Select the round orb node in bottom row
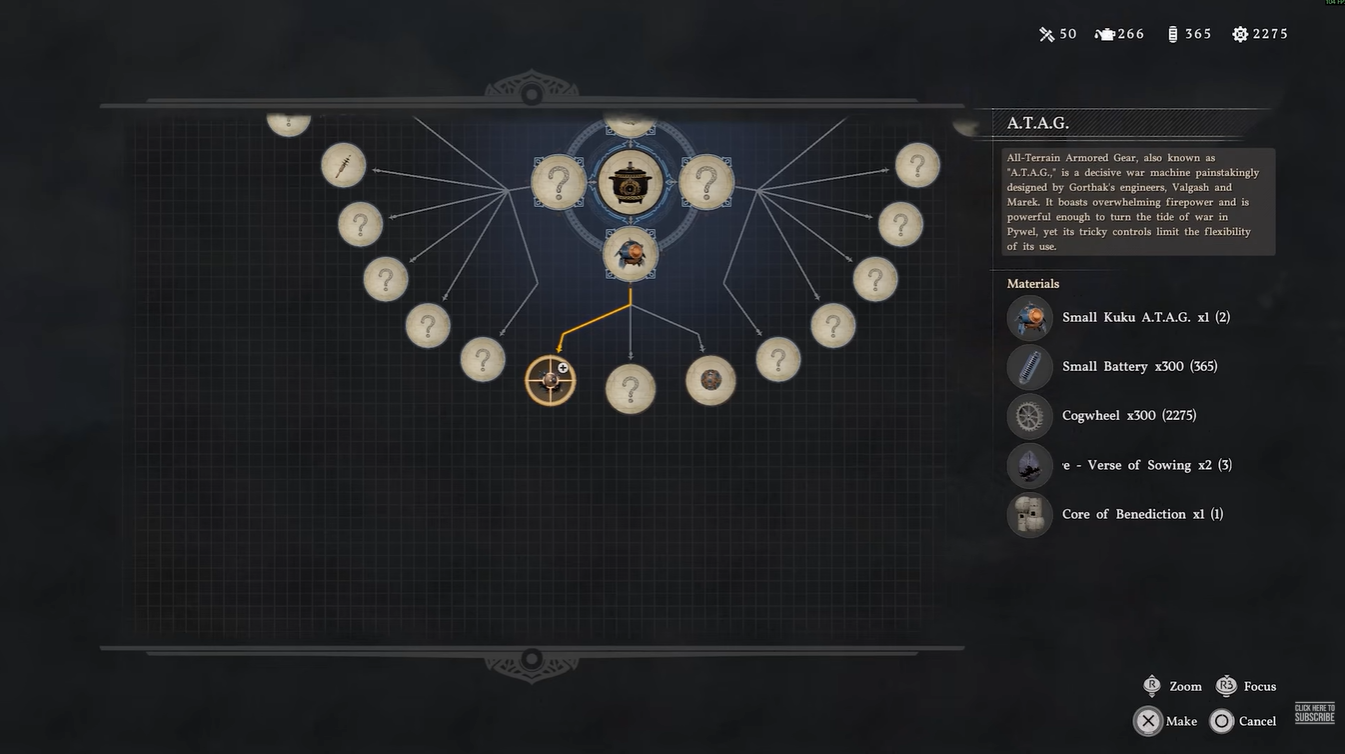Viewport: 1345px width, 754px height. 710,380
